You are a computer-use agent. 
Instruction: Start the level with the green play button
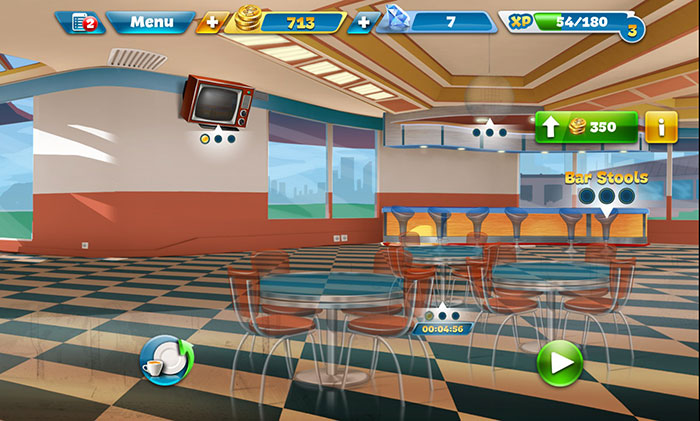[560, 361]
